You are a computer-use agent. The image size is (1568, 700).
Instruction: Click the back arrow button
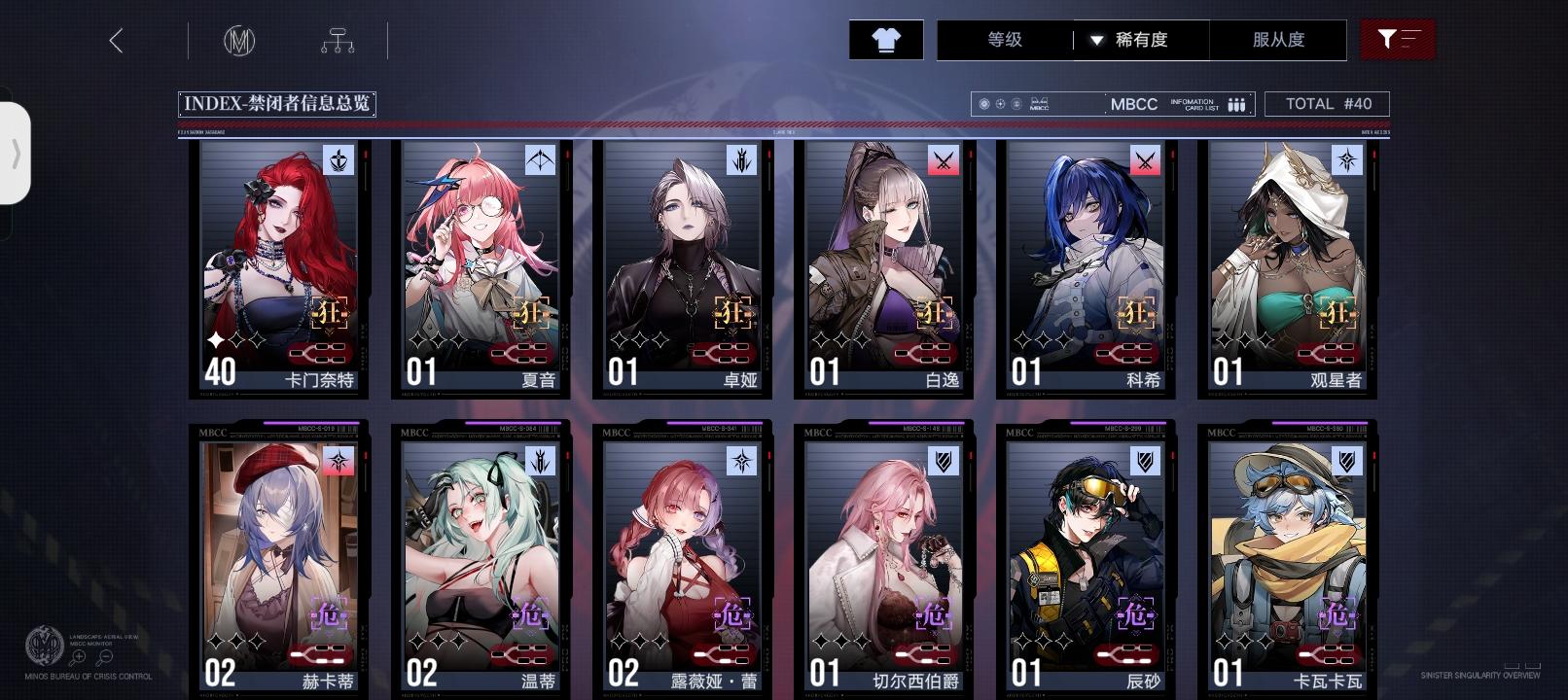point(117,40)
